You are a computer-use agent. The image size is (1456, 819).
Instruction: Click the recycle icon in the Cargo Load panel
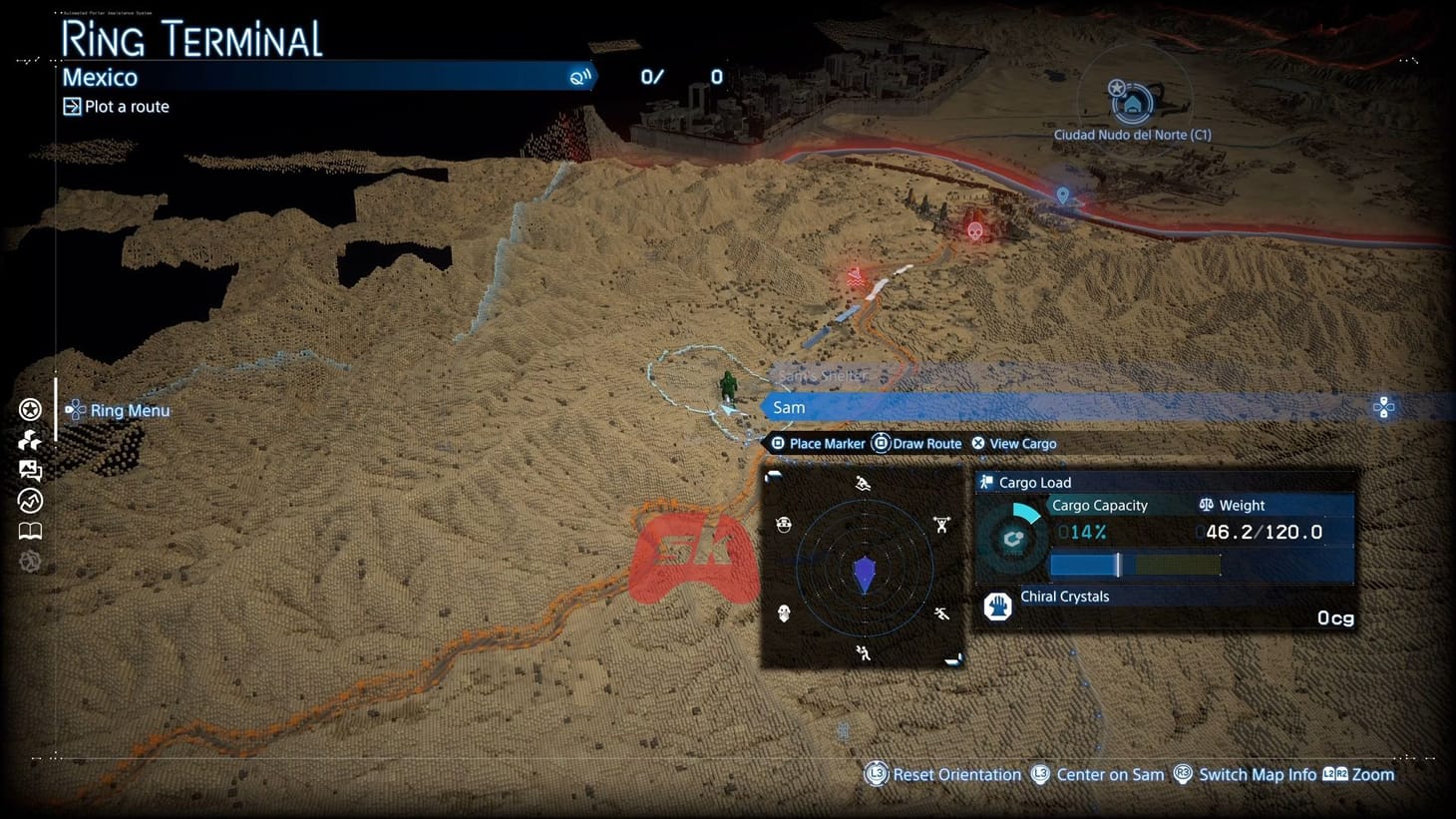(1013, 538)
